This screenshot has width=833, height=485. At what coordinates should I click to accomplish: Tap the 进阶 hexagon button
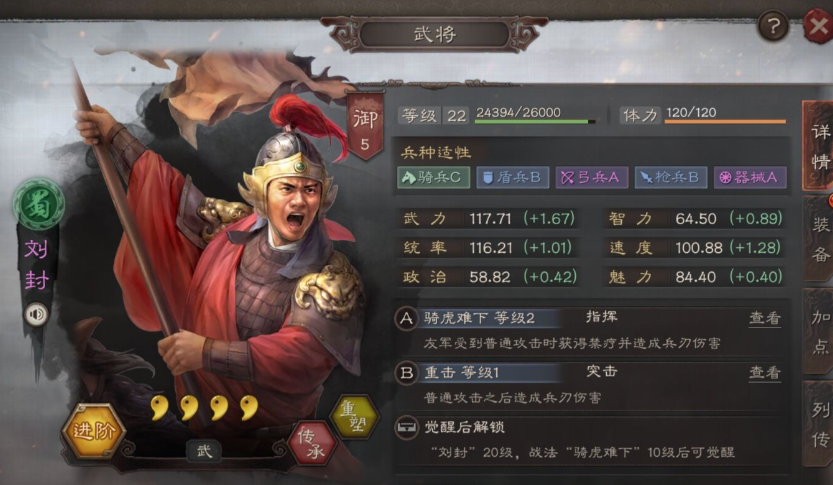[x=94, y=433]
